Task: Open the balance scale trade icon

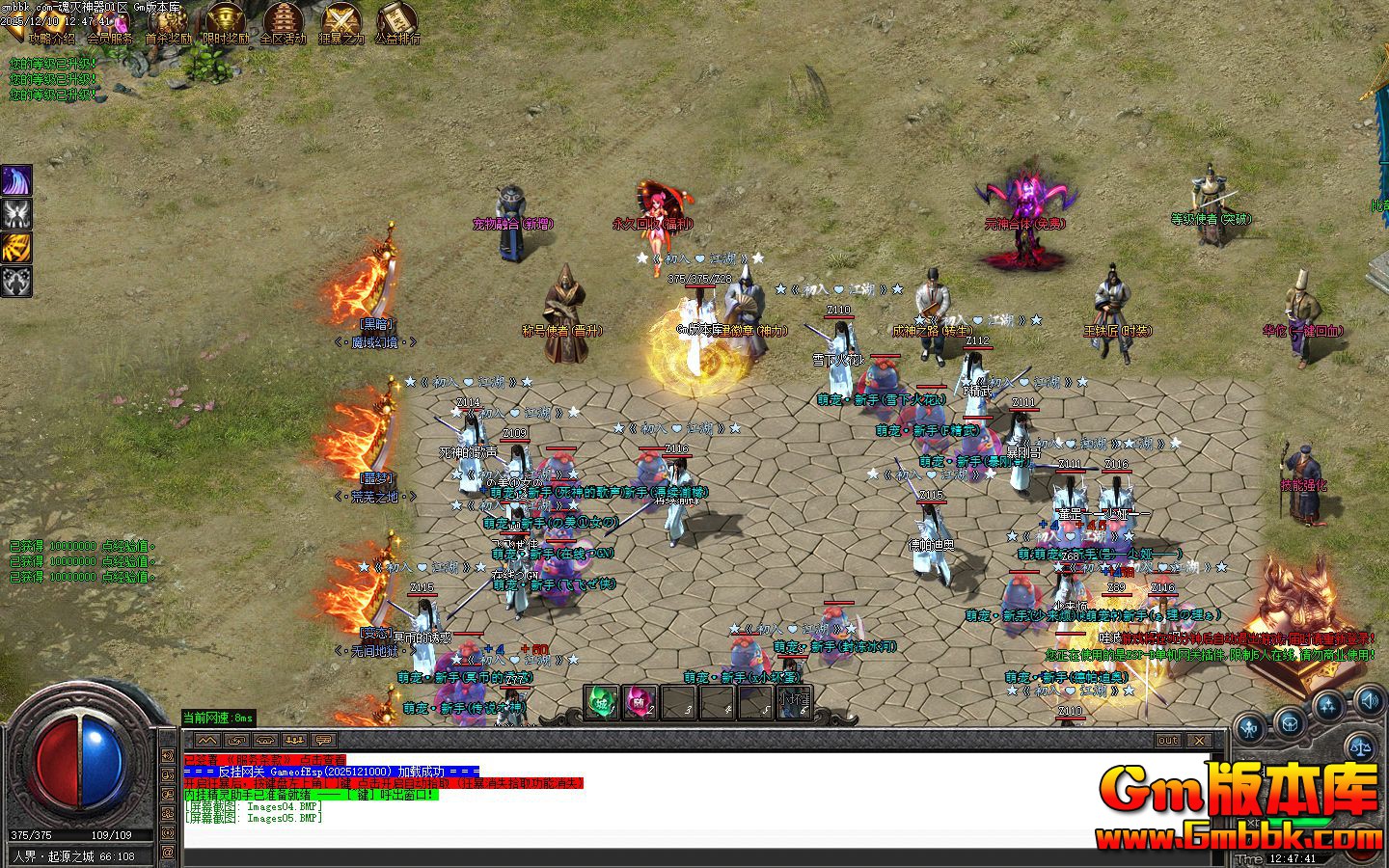Action: (1362, 746)
